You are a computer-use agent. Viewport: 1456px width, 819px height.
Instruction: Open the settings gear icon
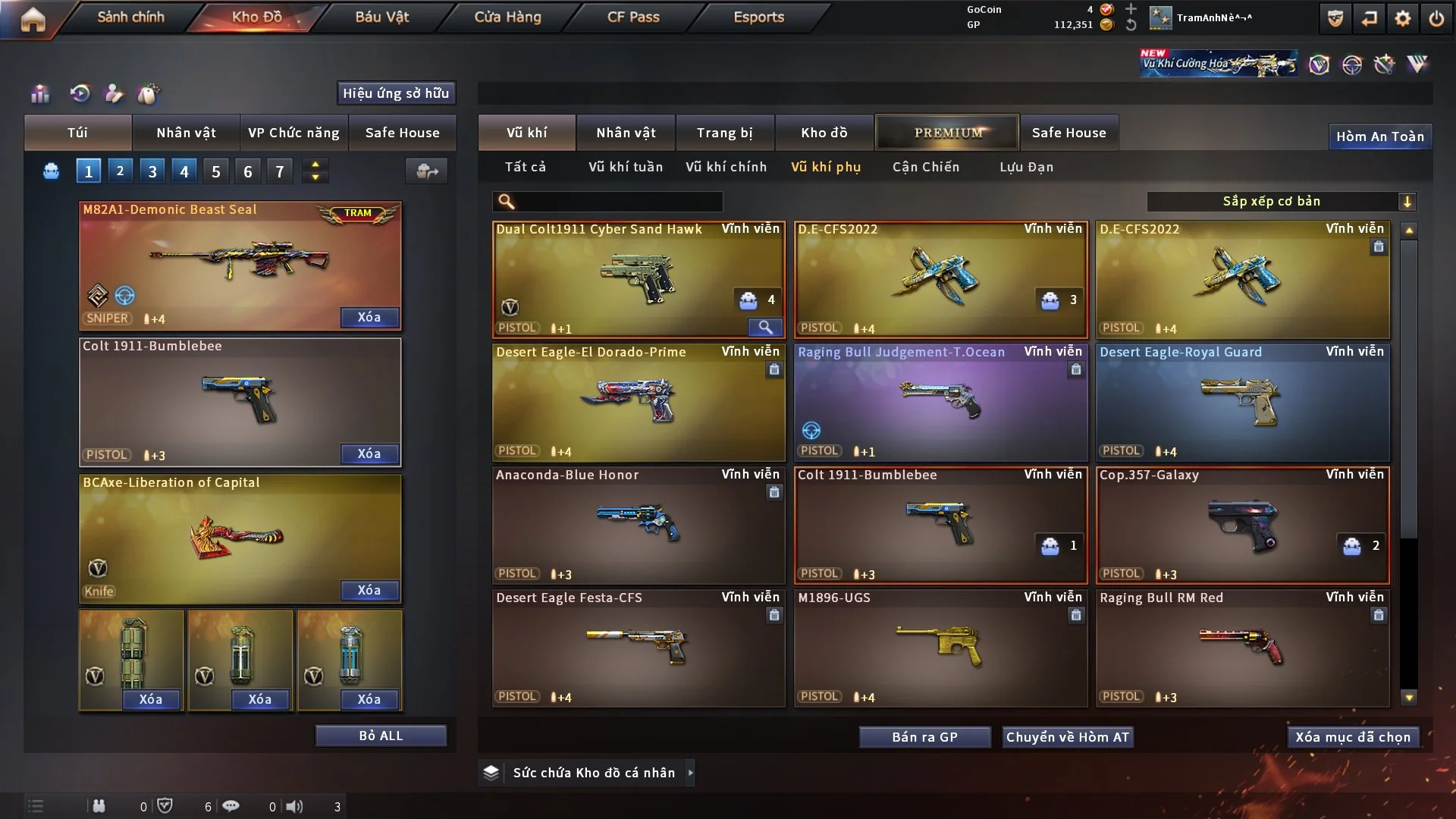coord(1402,18)
